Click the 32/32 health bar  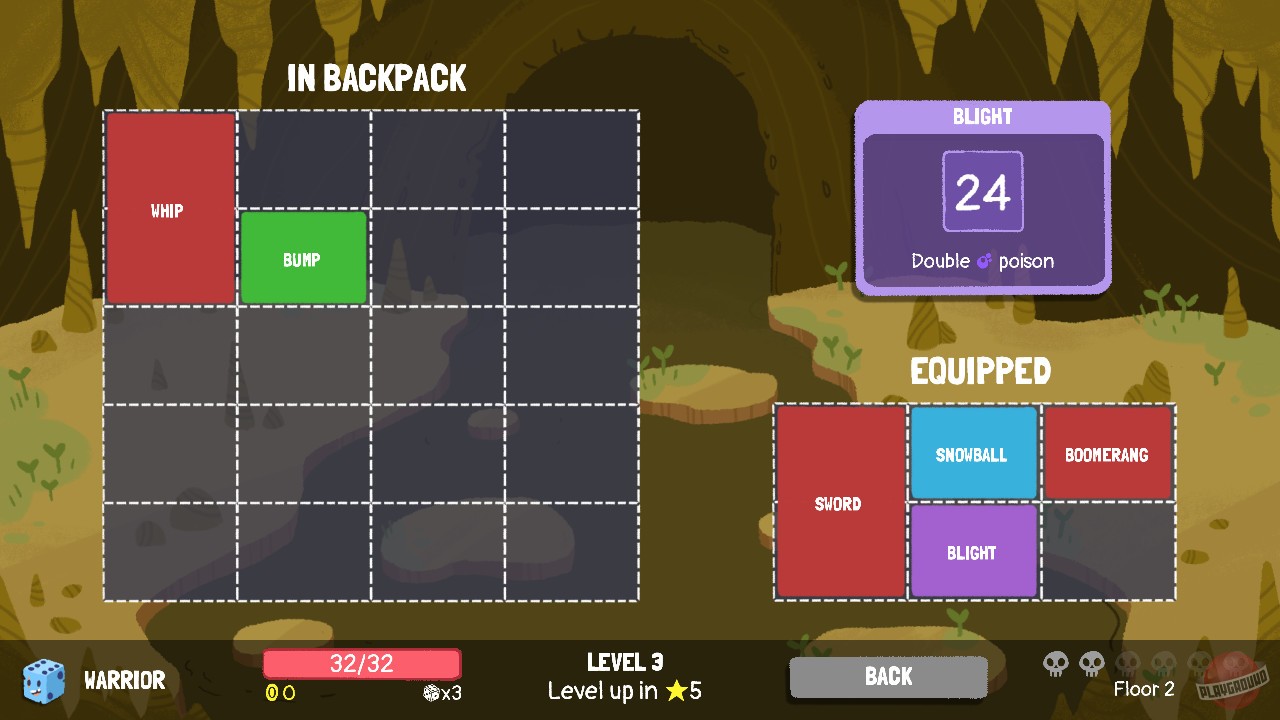click(x=361, y=663)
